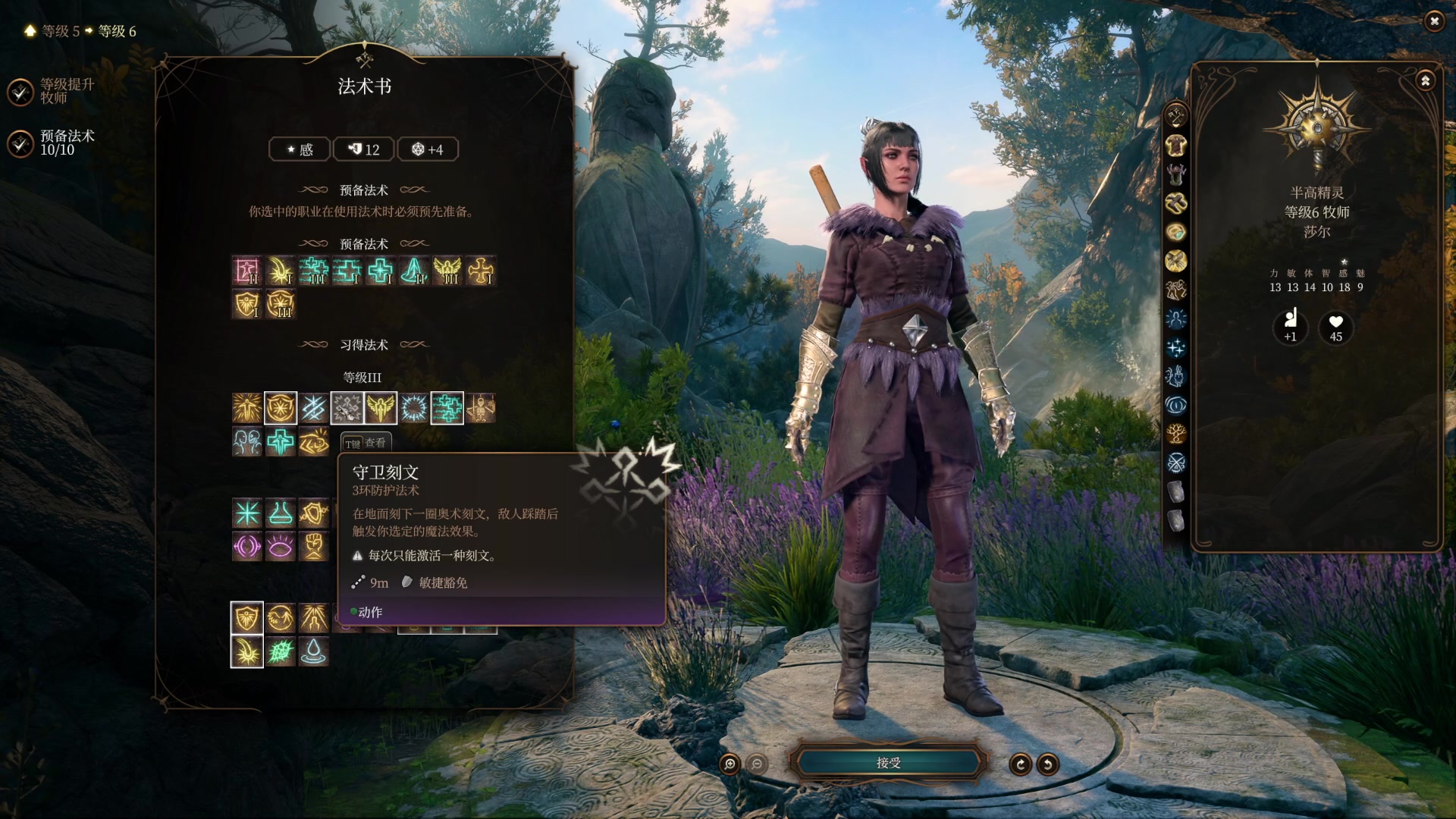This screenshot has width=1456, height=819.
Task: Click the 接受 (Accept) button
Action: tap(888, 763)
